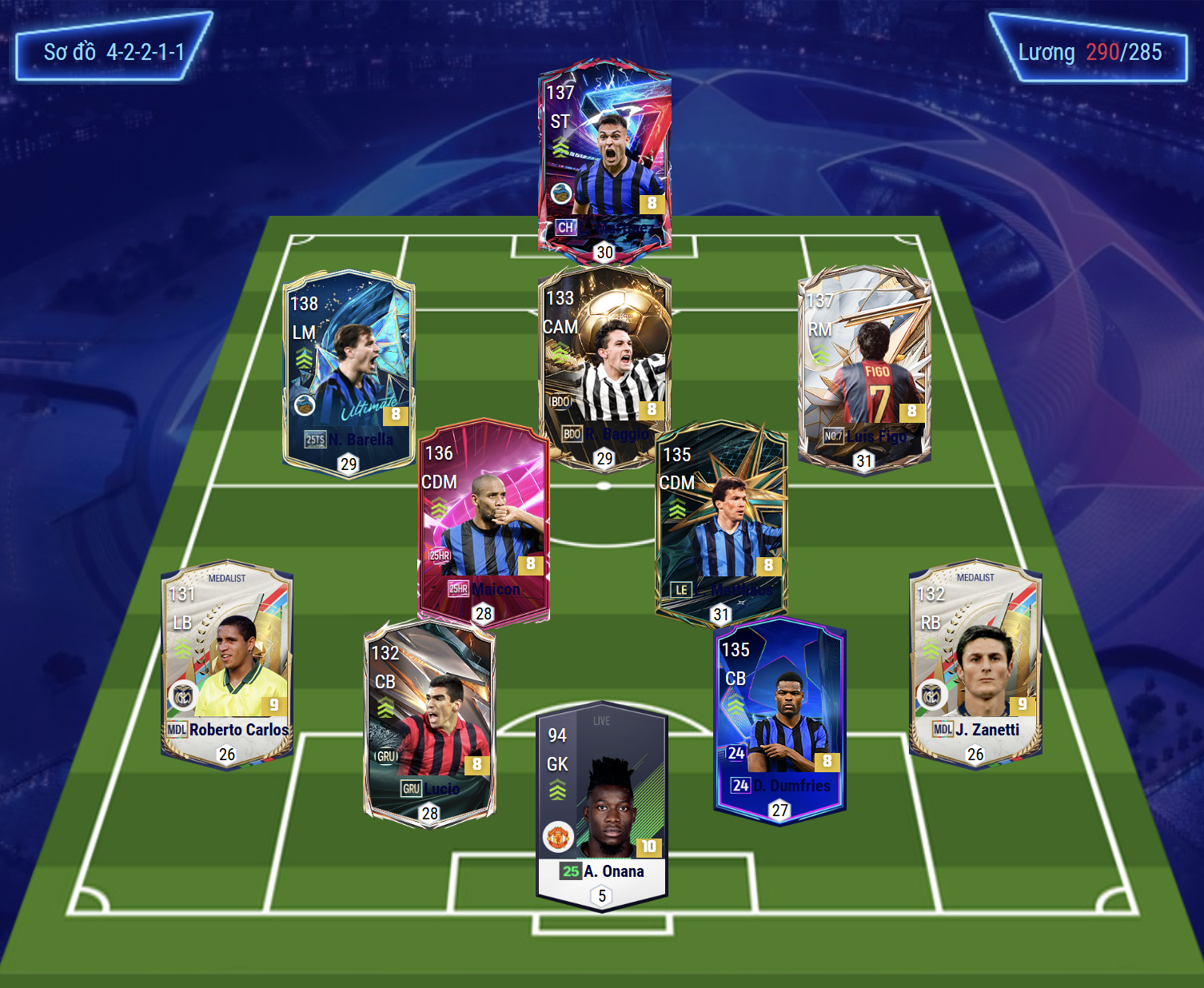
Task: Open the Sơ đồ 4-2-2-1-1 formation selector
Action: click(x=114, y=52)
